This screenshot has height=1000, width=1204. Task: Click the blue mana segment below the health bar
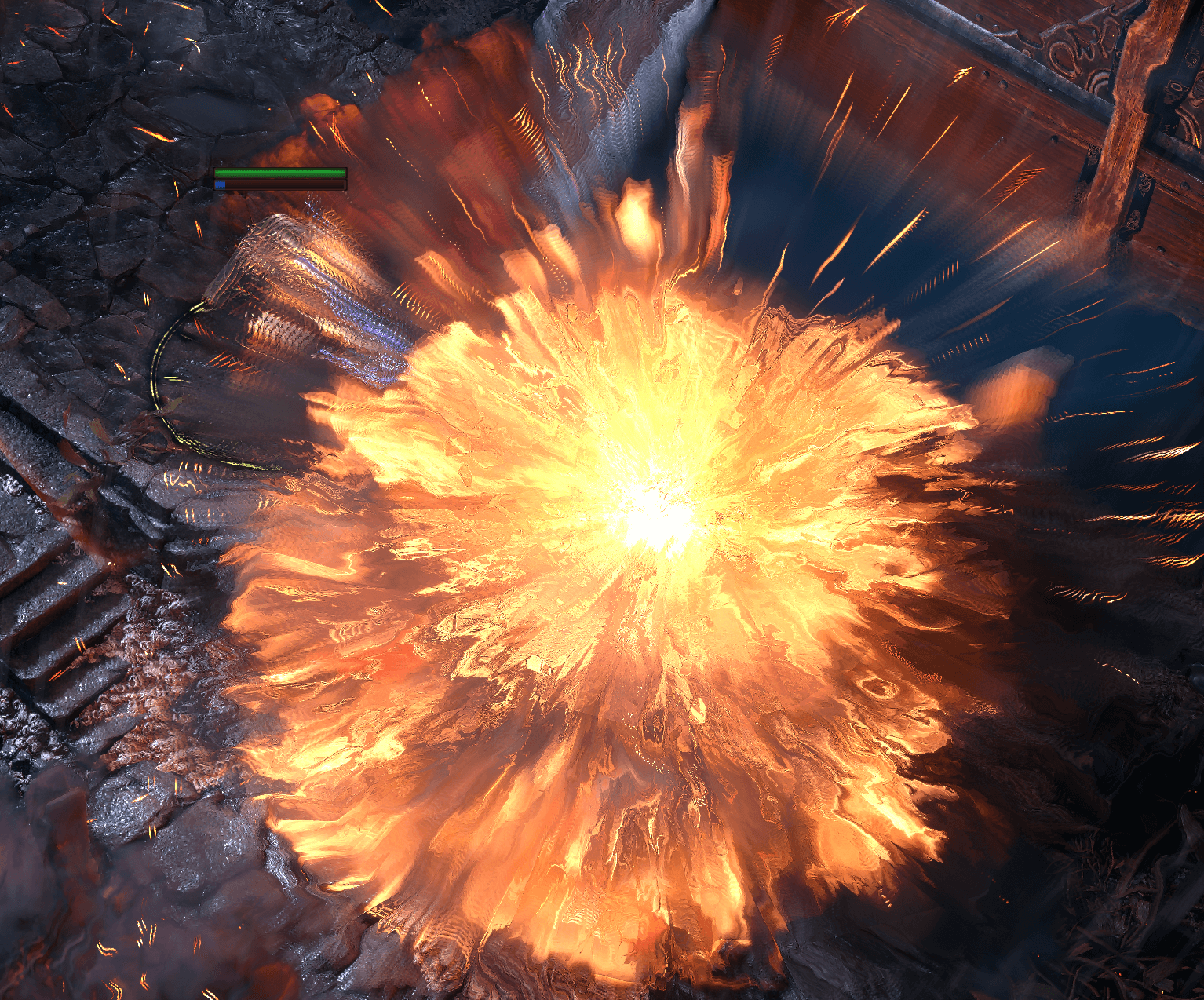221,183
